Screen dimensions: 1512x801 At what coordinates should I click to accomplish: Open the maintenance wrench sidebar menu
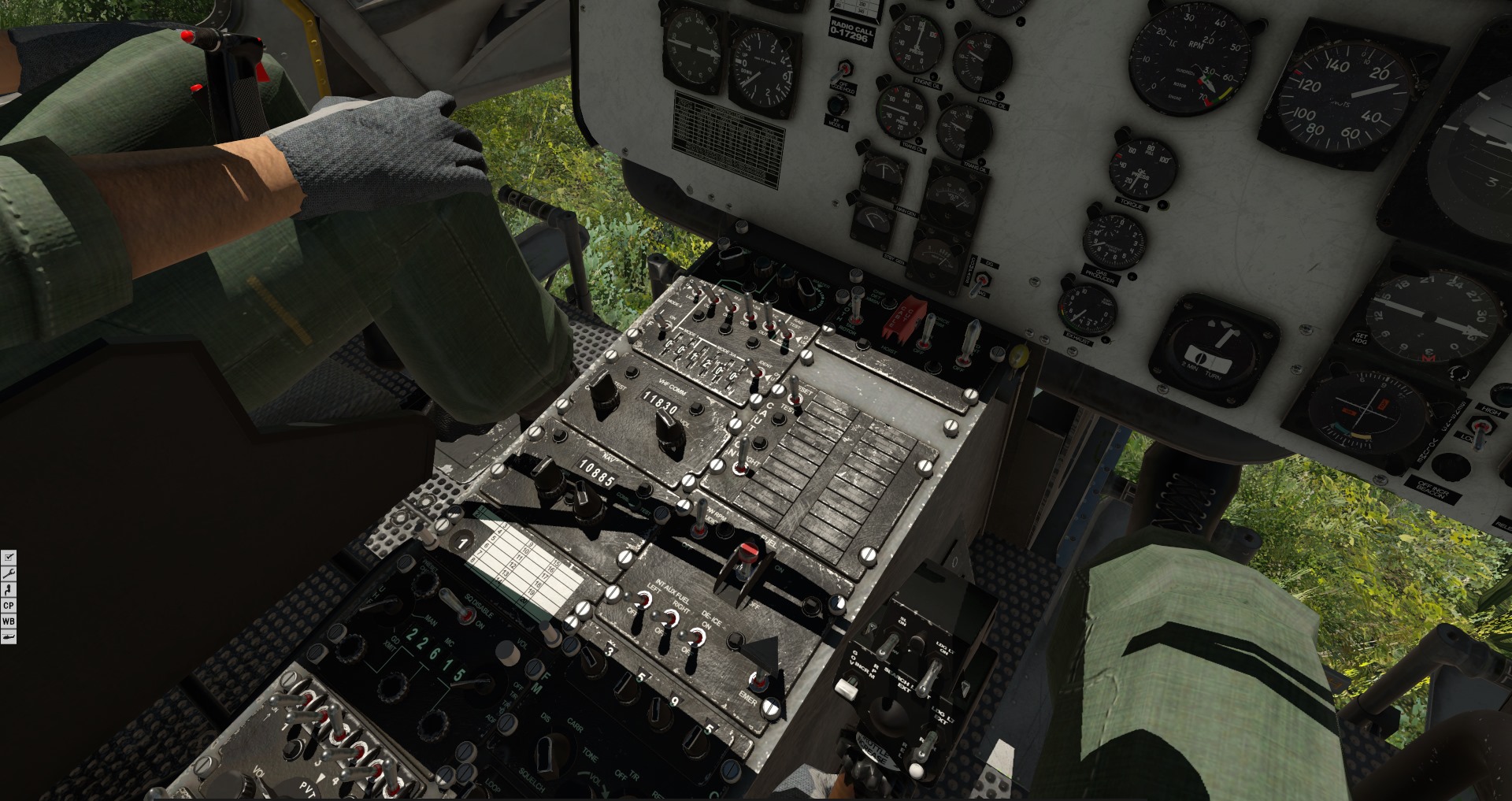coord(9,573)
